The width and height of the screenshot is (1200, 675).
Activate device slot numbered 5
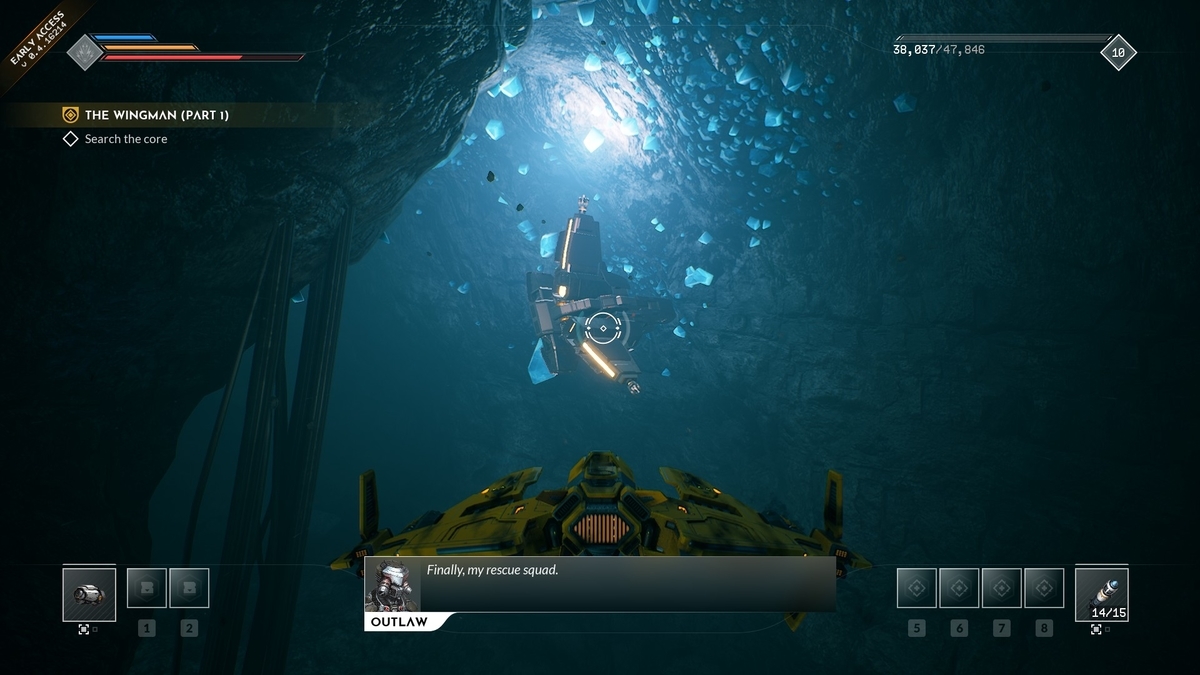pos(916,588)
